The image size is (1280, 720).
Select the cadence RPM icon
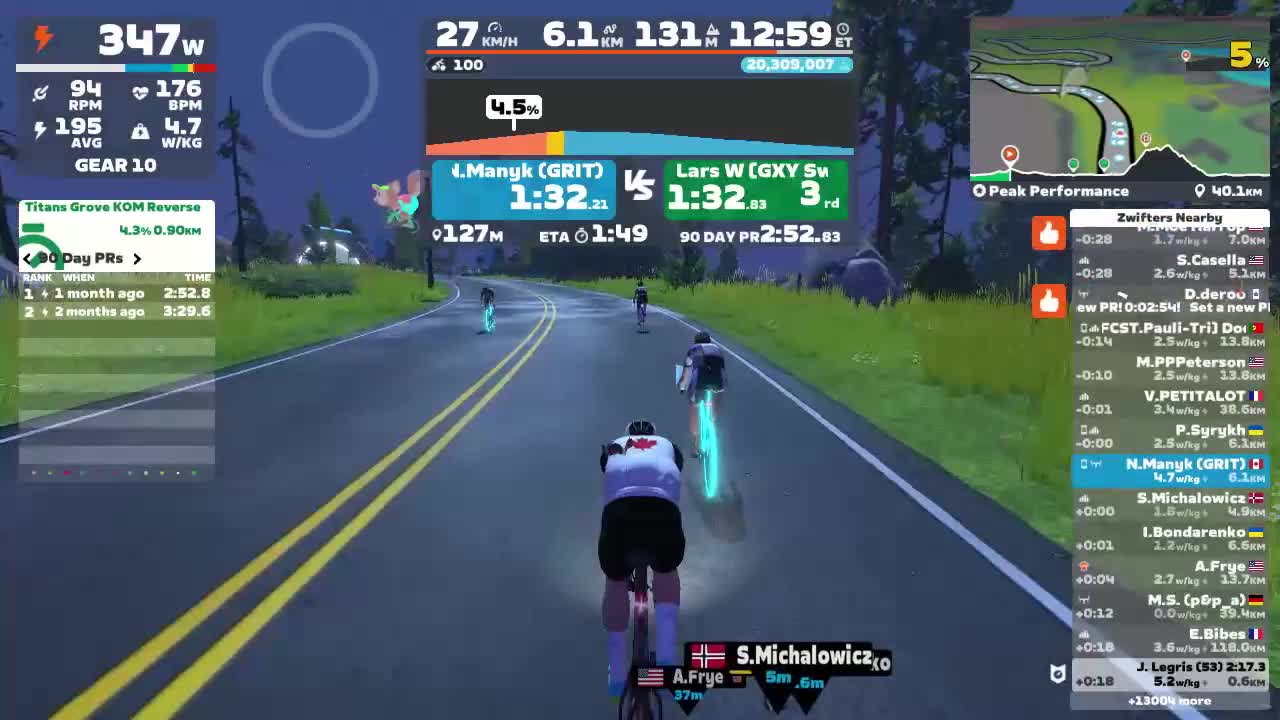[40, 92]
